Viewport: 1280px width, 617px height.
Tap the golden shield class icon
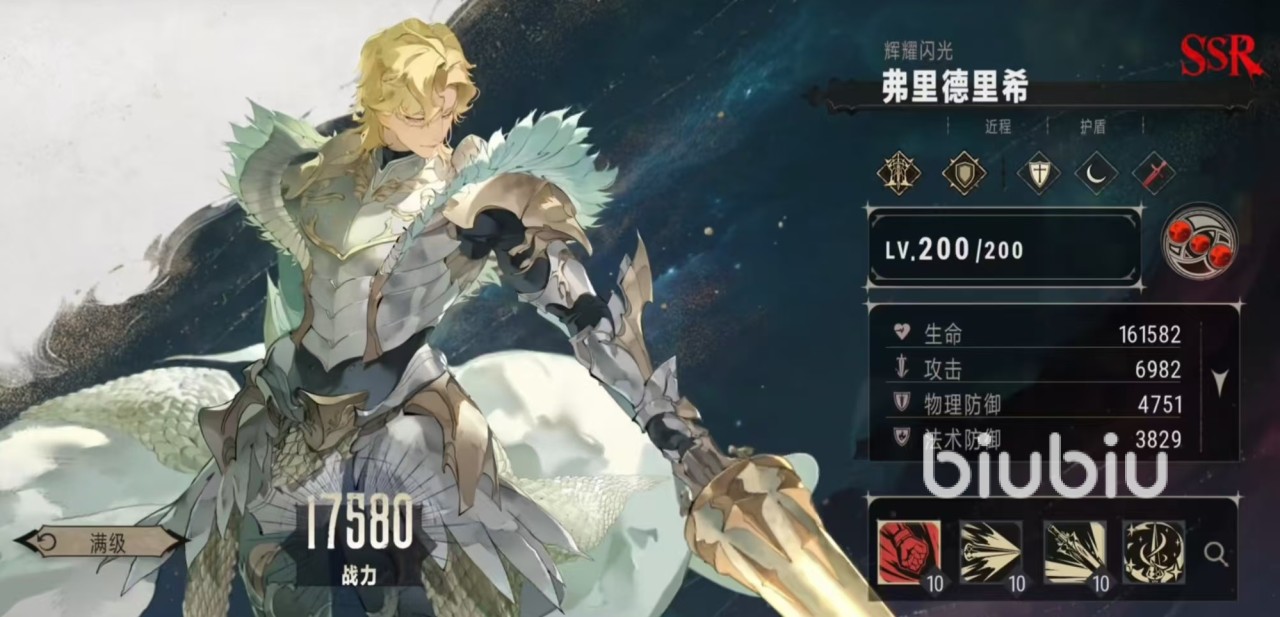pyautogui.click(x=964, y=173)
